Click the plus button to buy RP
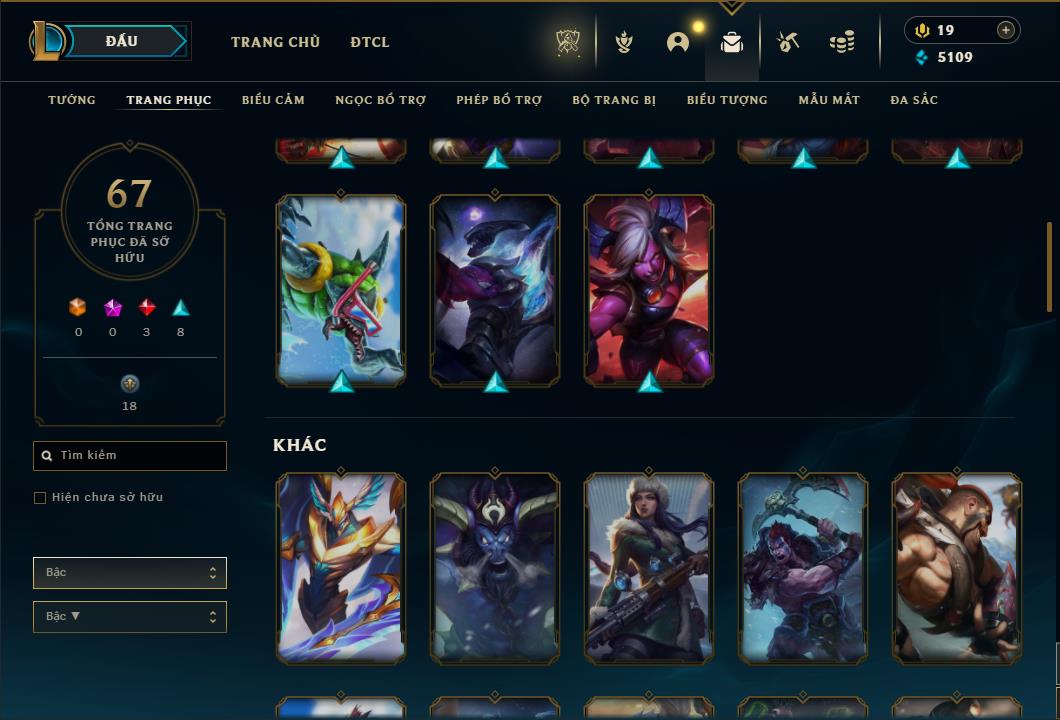 [x=1005, y=30]
